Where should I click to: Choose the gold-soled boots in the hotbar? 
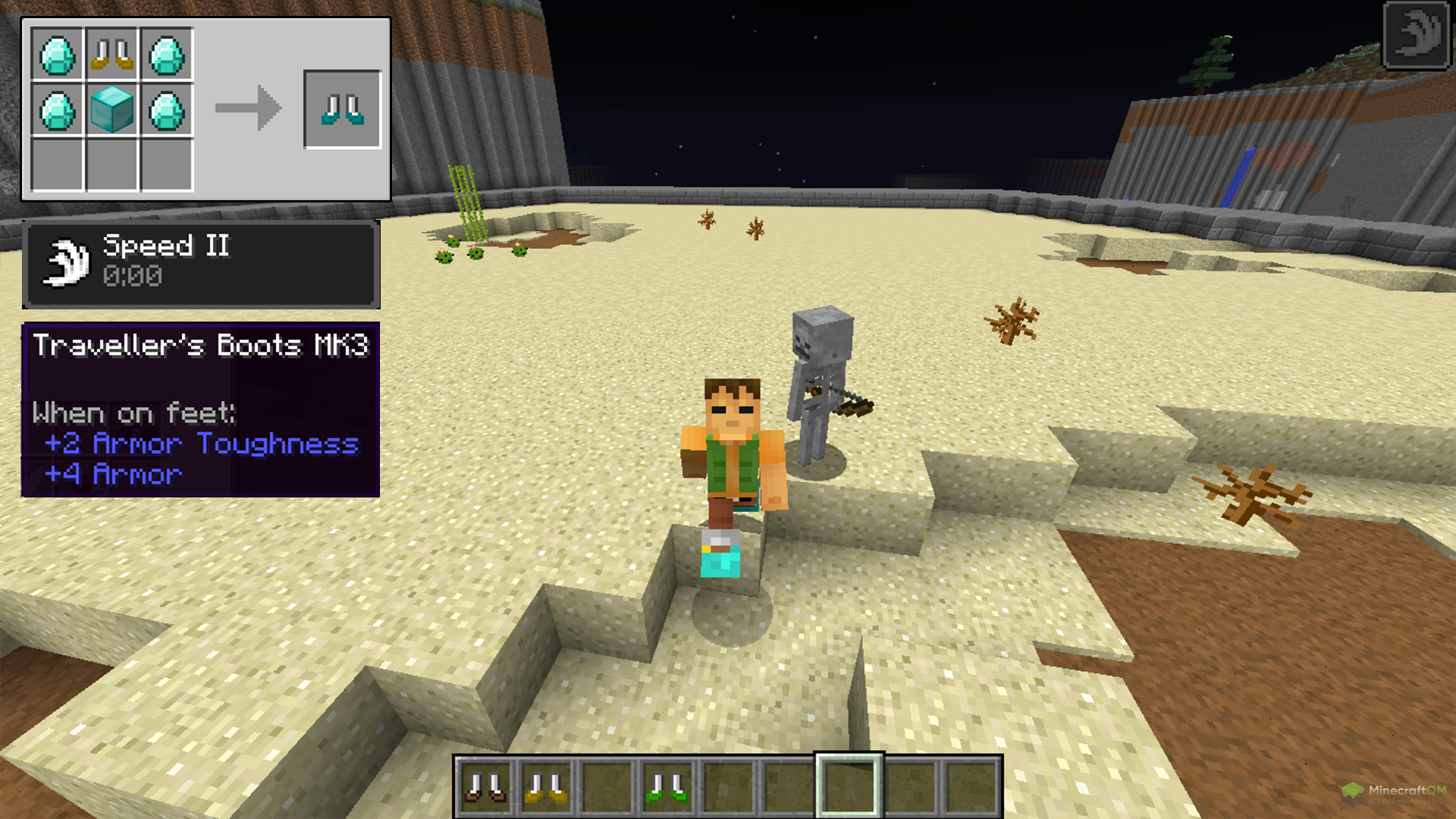[546, 787]
